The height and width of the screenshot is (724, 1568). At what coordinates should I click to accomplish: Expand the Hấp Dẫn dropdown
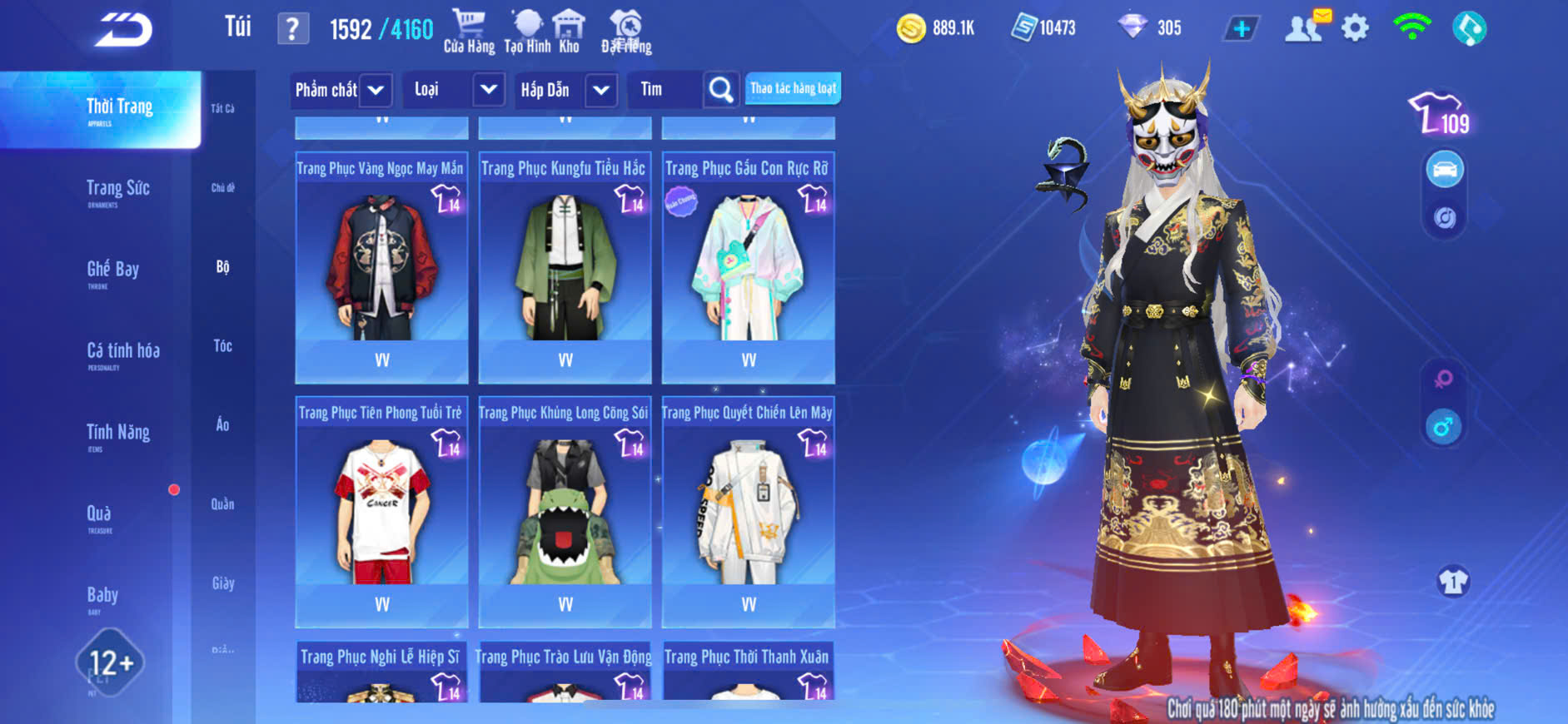(x=600, y=90)
